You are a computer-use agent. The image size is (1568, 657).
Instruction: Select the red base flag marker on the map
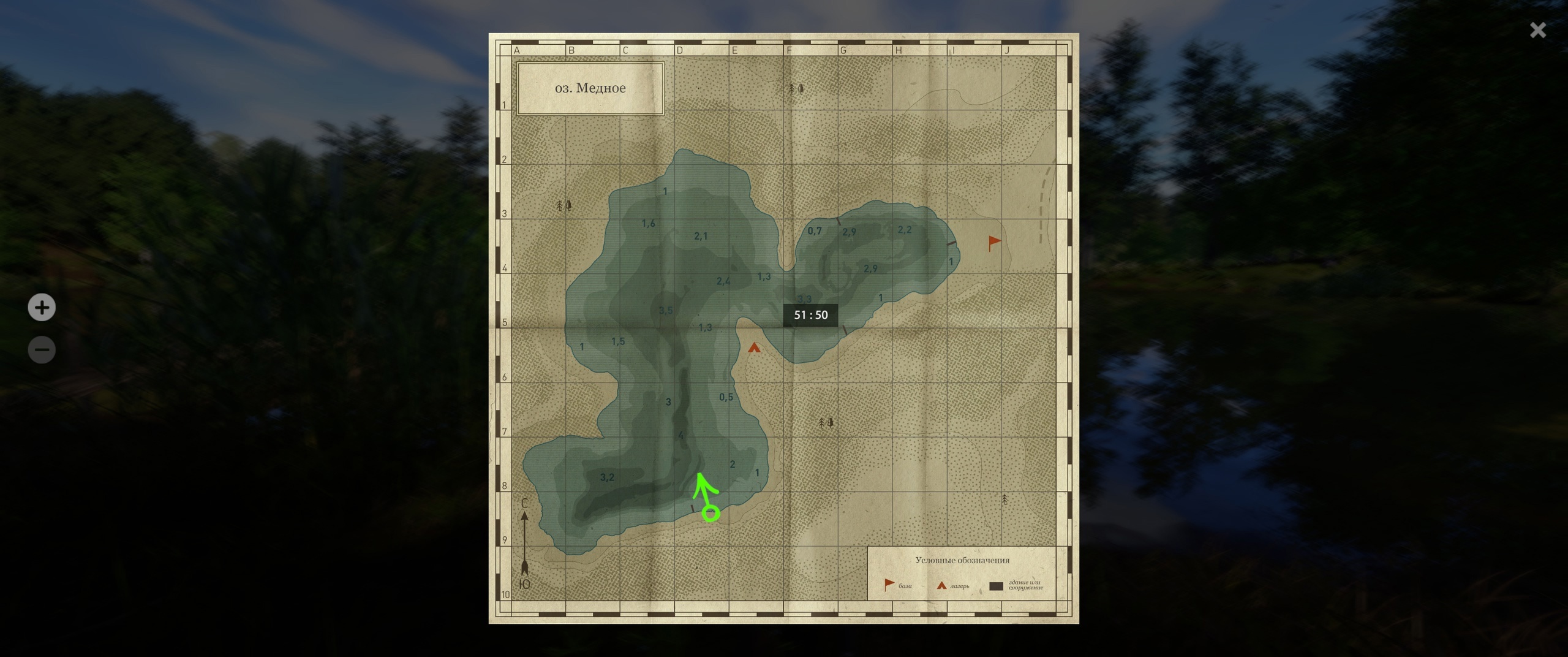click(x=994, y=243)
